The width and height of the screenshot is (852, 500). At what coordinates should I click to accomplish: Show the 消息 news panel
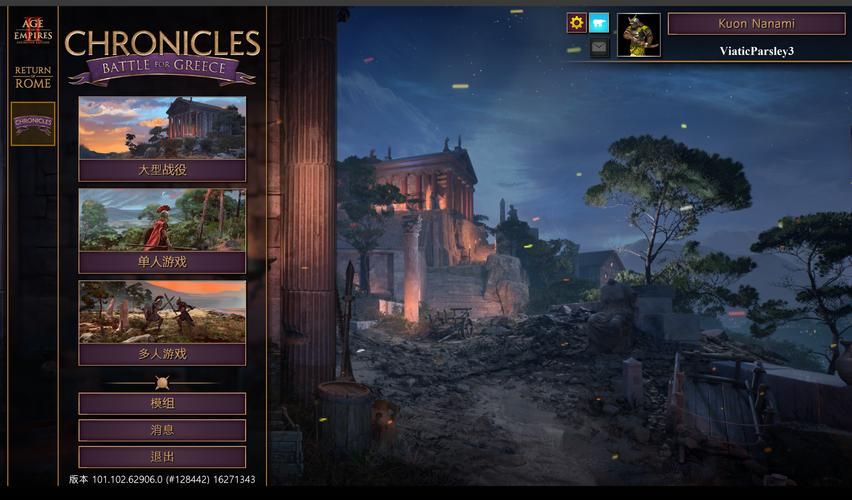coord(162,430)
